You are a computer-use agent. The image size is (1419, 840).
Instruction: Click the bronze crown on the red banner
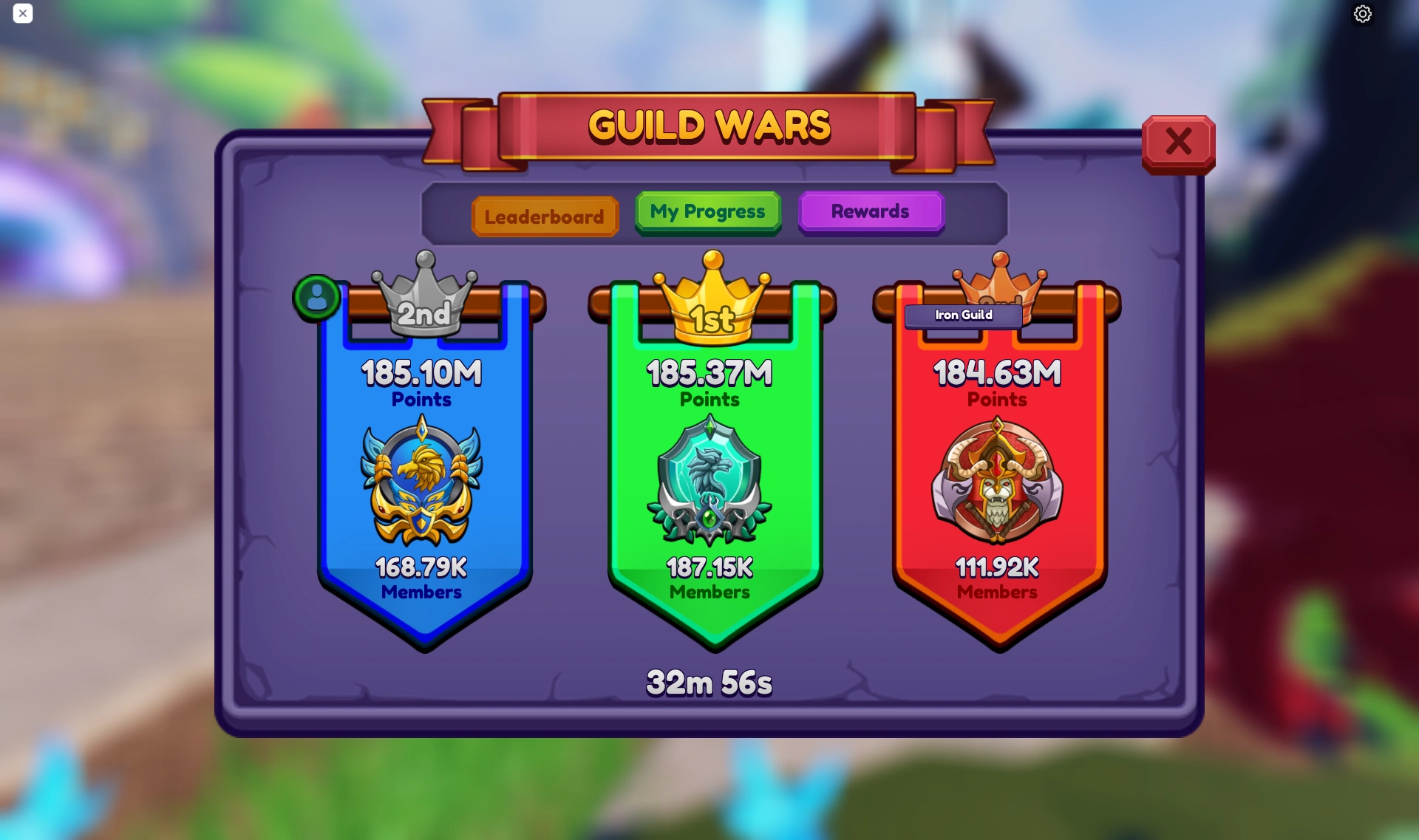coord(999,284)
